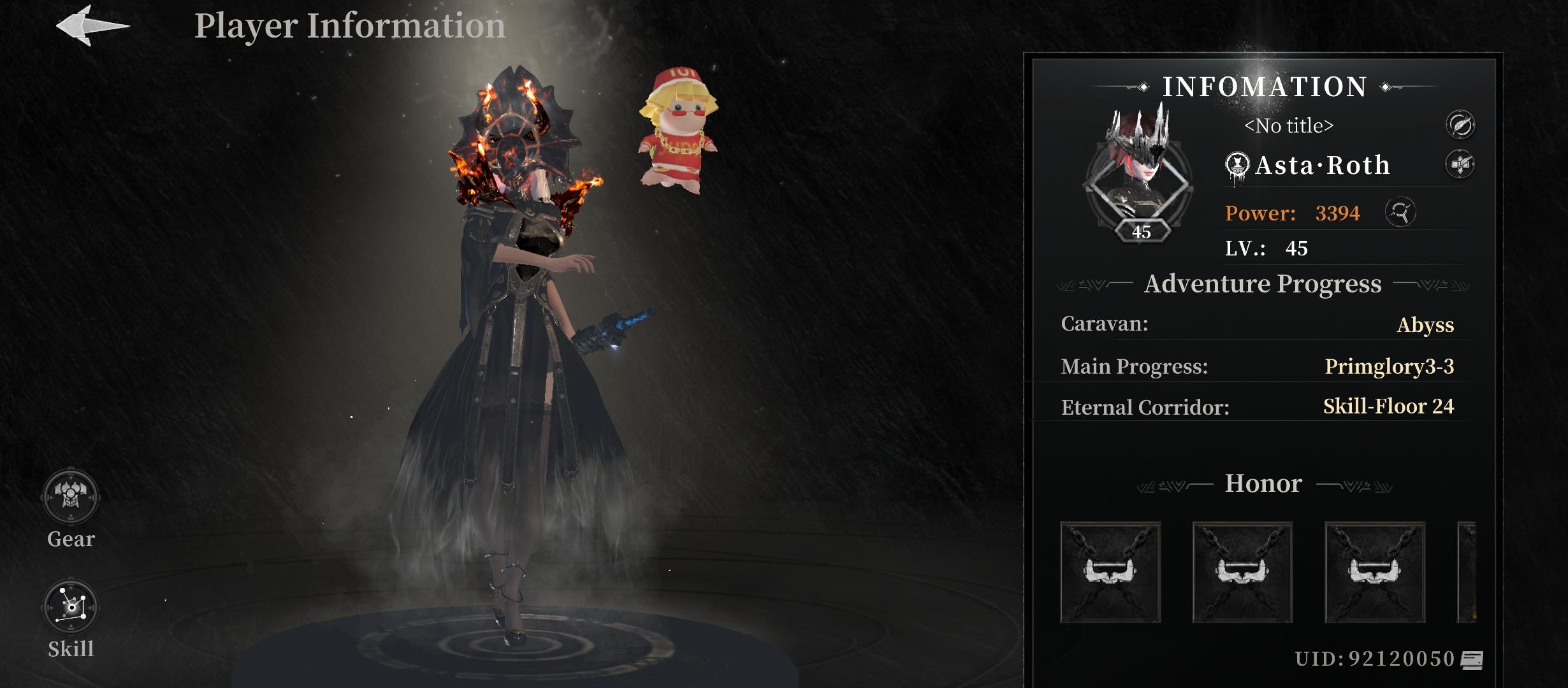
Task: Click the emblem icon left of Asta·Roth
Action: pos(1237,166)
